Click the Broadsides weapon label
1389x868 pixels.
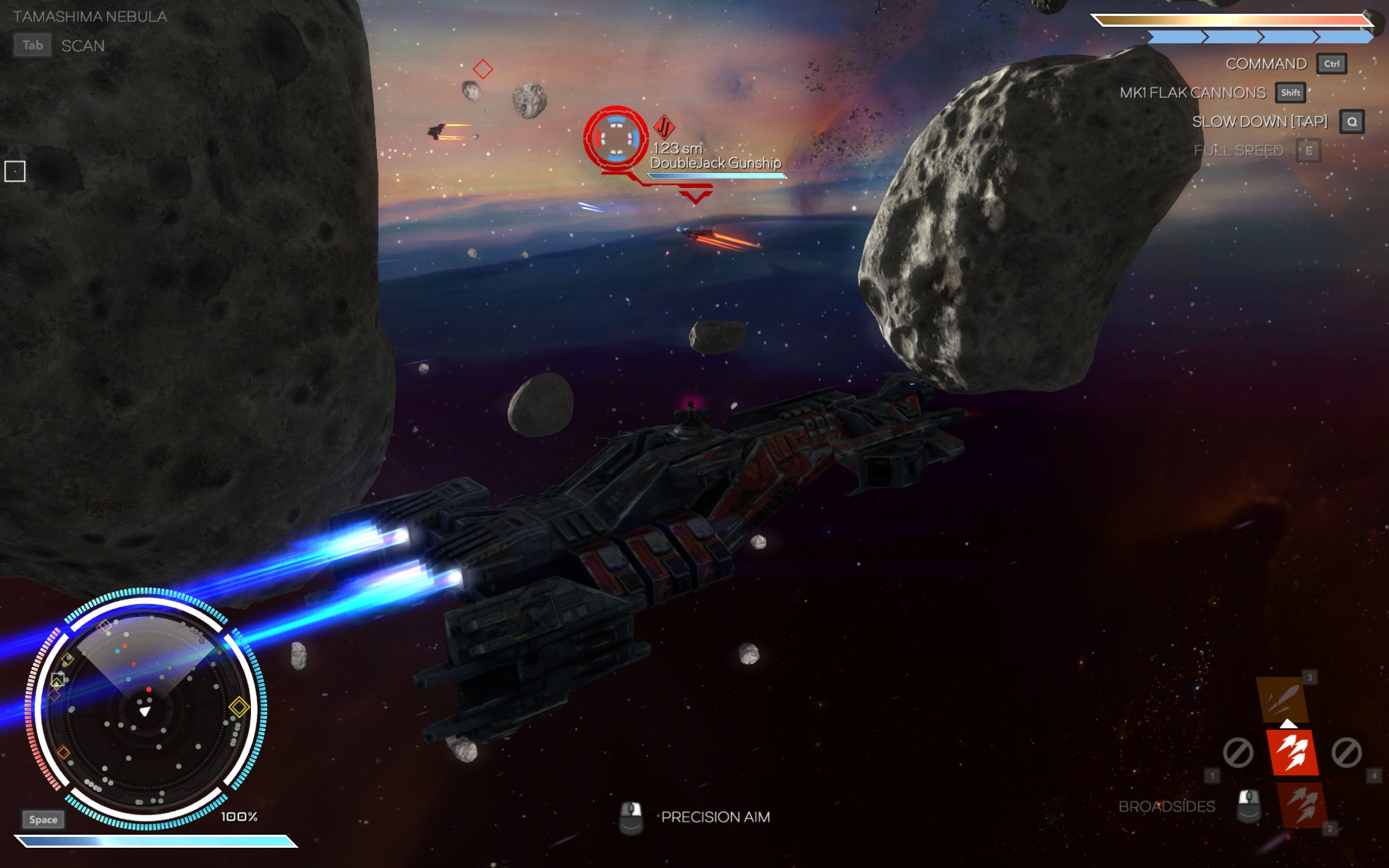coord(1166,807)
